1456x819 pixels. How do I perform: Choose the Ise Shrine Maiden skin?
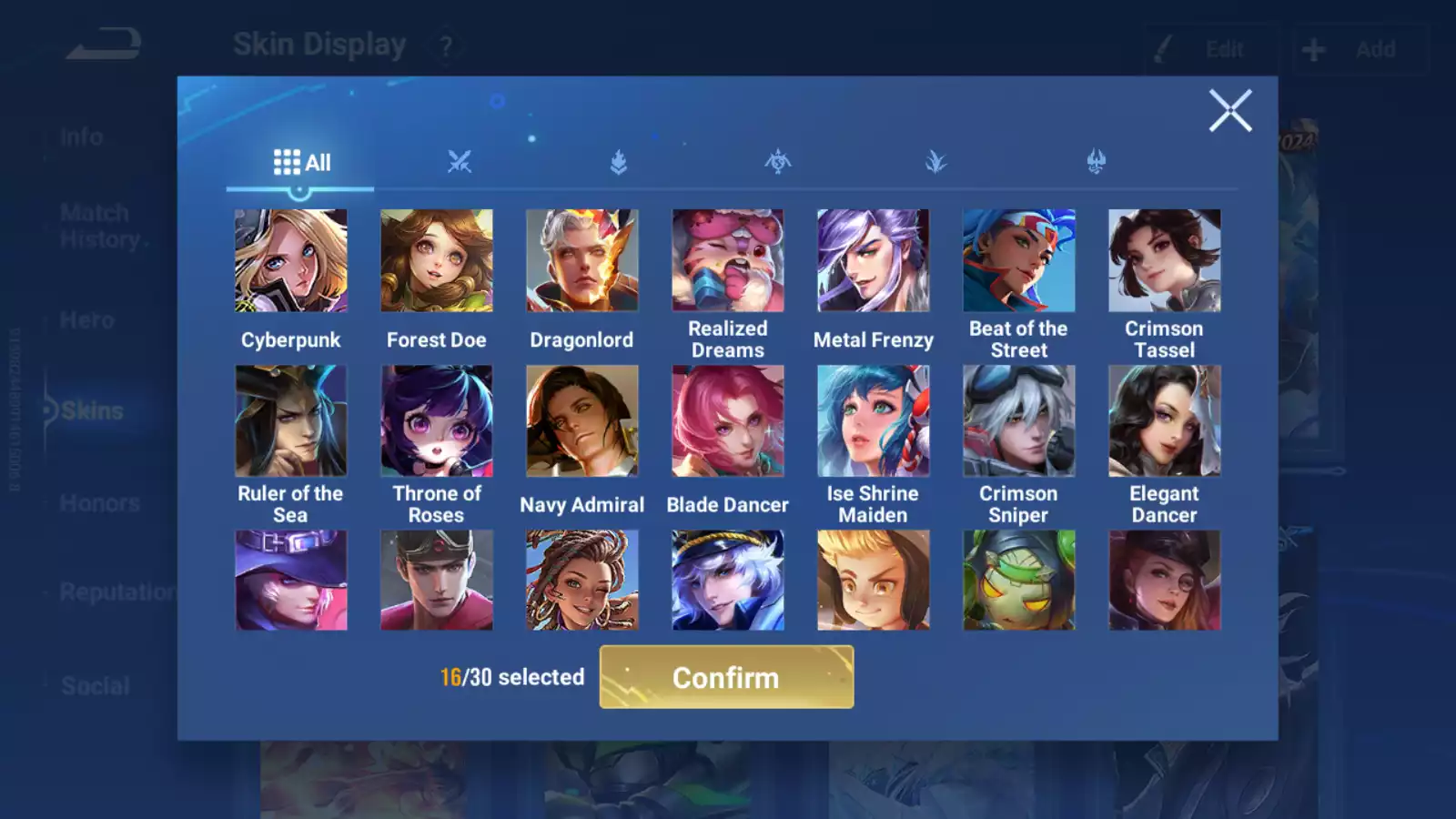(874, 421)
